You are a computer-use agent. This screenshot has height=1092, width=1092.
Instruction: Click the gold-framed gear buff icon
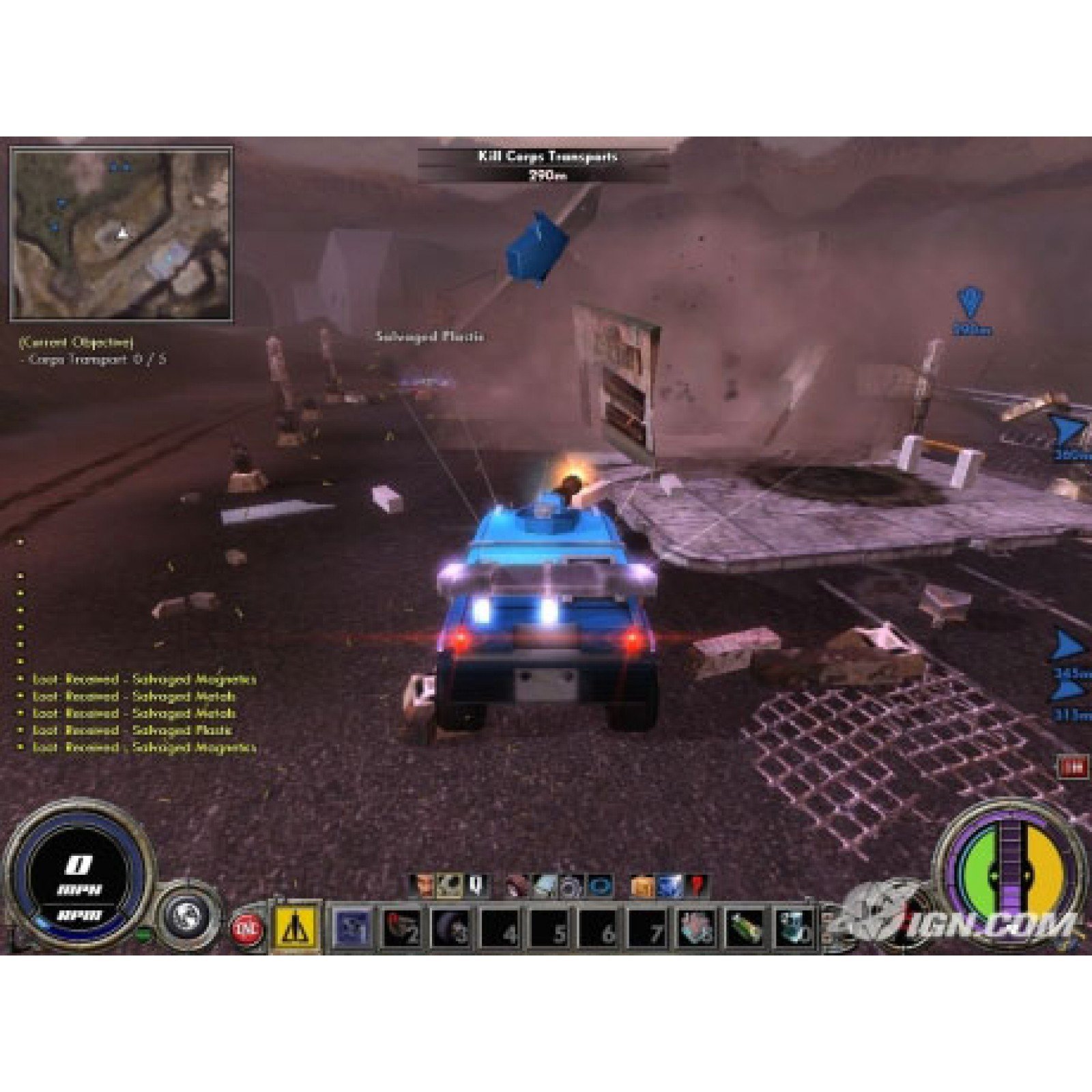click(449, 887)
